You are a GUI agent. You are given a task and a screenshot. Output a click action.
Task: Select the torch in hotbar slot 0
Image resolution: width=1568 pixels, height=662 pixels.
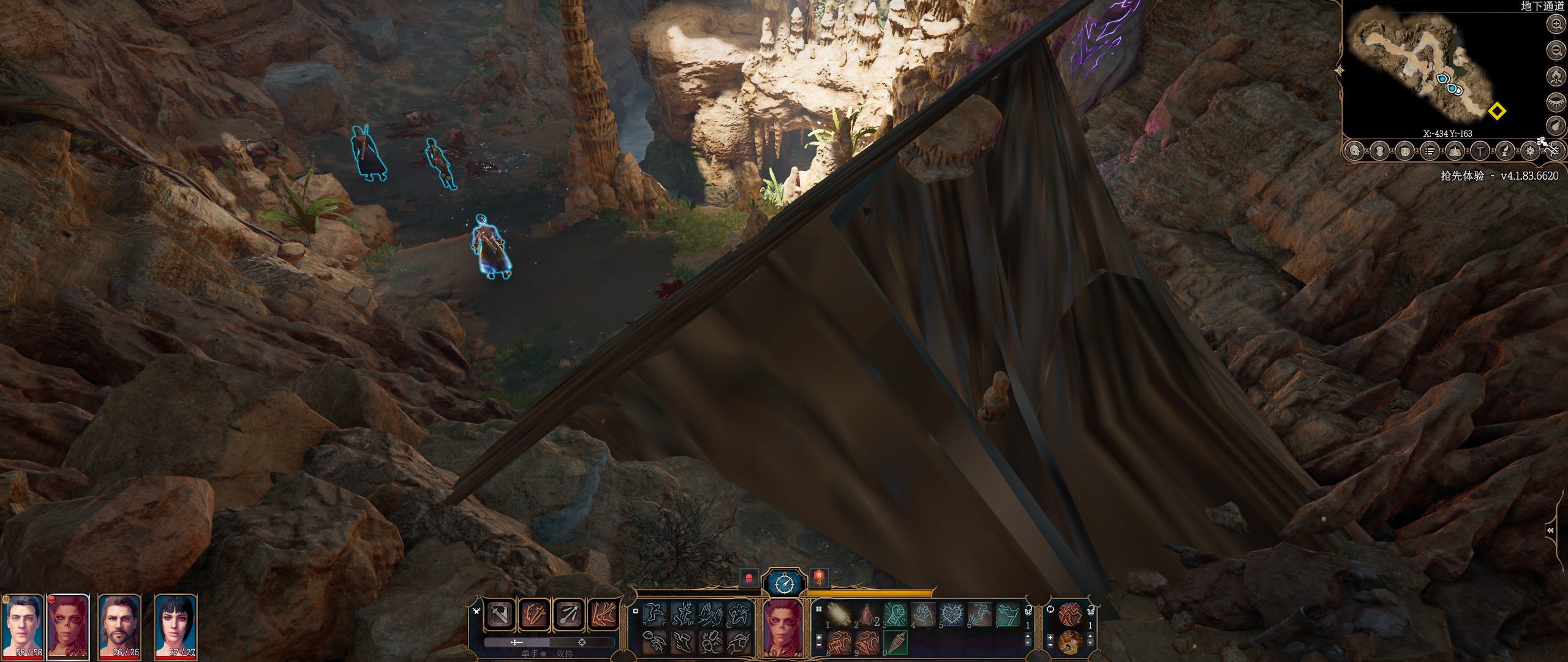[895, 642]
